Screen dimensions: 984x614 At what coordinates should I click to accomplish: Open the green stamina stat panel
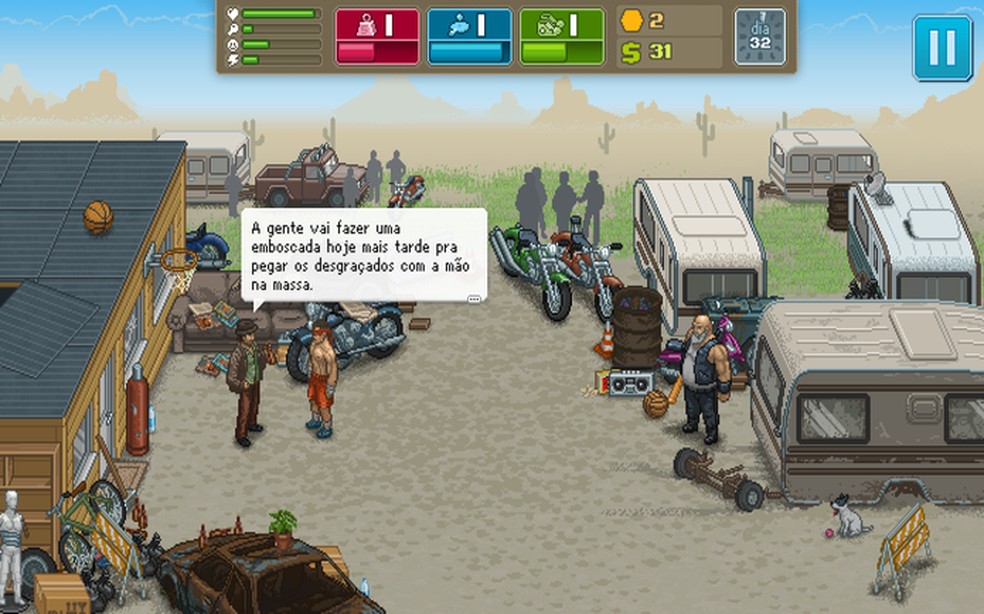pyautogui.click(x=562, y=37)
